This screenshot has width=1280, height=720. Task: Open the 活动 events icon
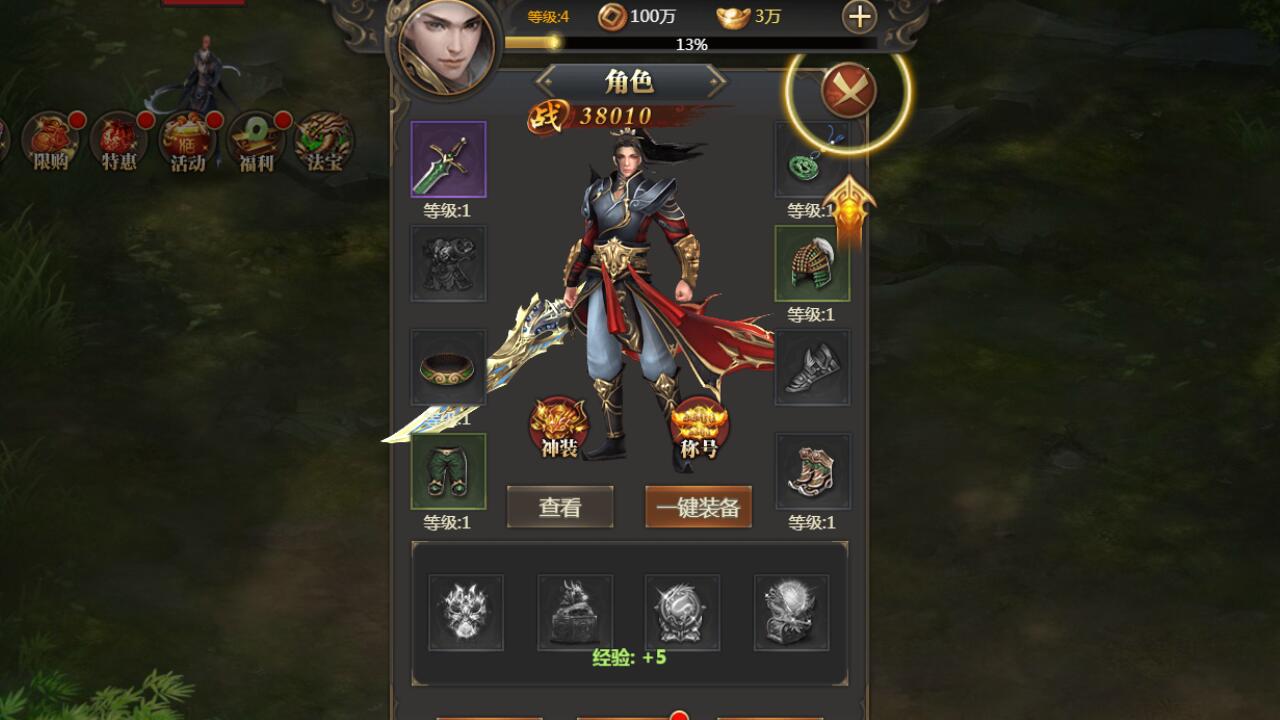point(188,141)
